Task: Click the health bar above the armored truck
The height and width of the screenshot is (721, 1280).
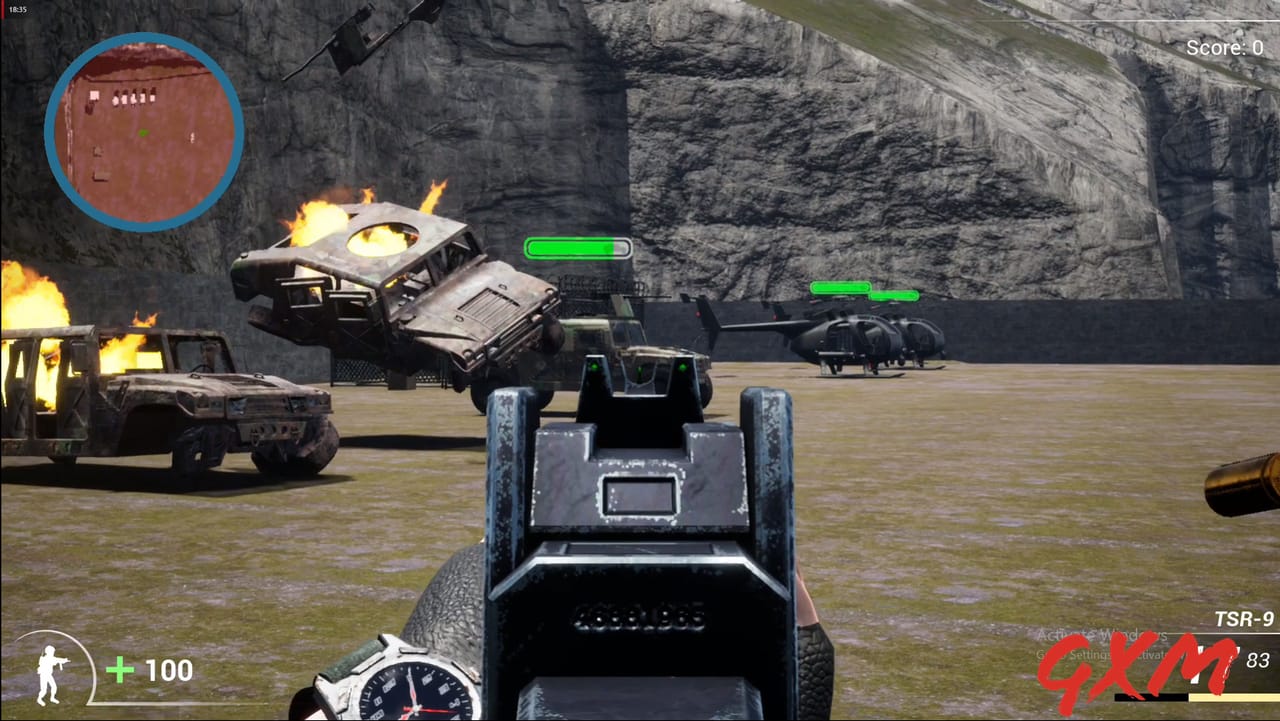Action: [577, 247]
